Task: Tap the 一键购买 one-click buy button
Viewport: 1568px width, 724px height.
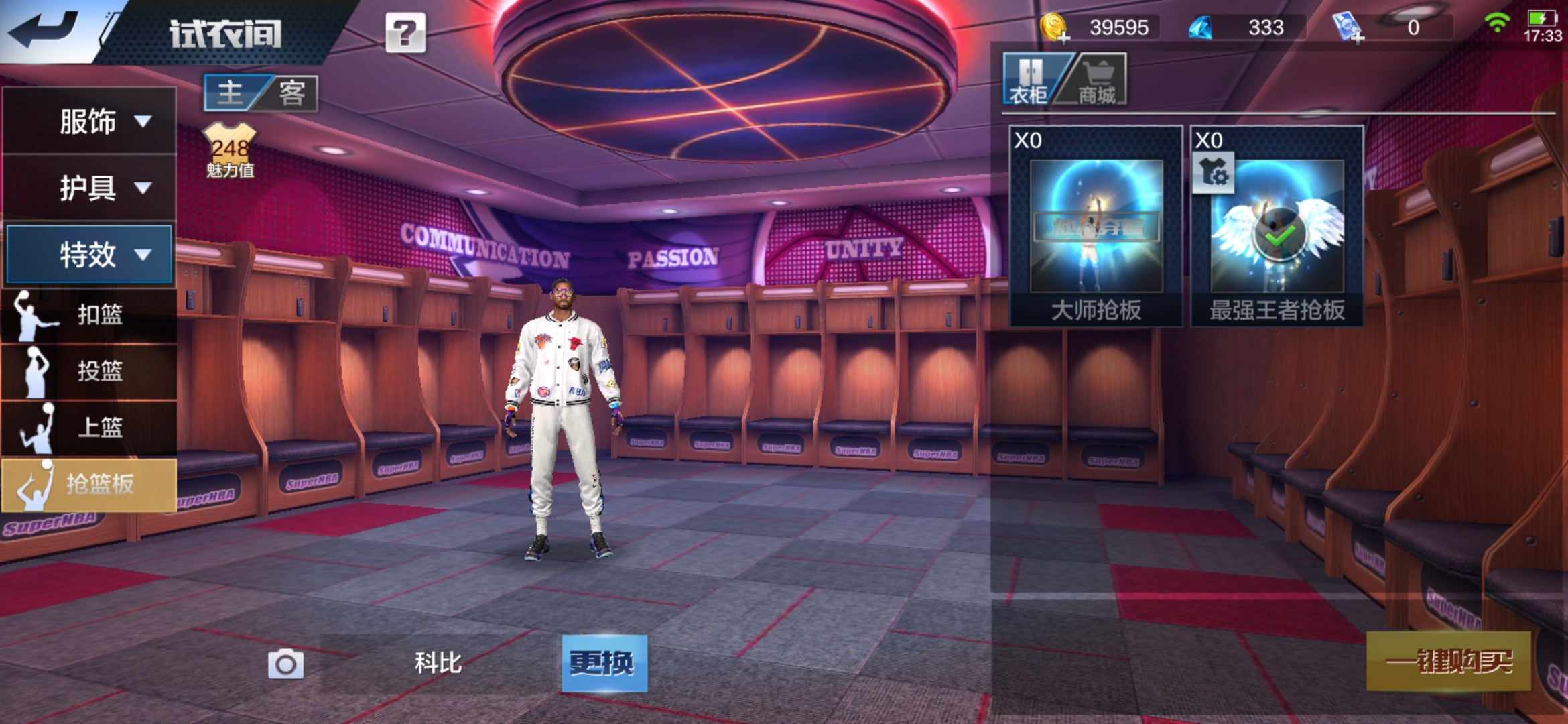Action: (x=1448, y=662)
